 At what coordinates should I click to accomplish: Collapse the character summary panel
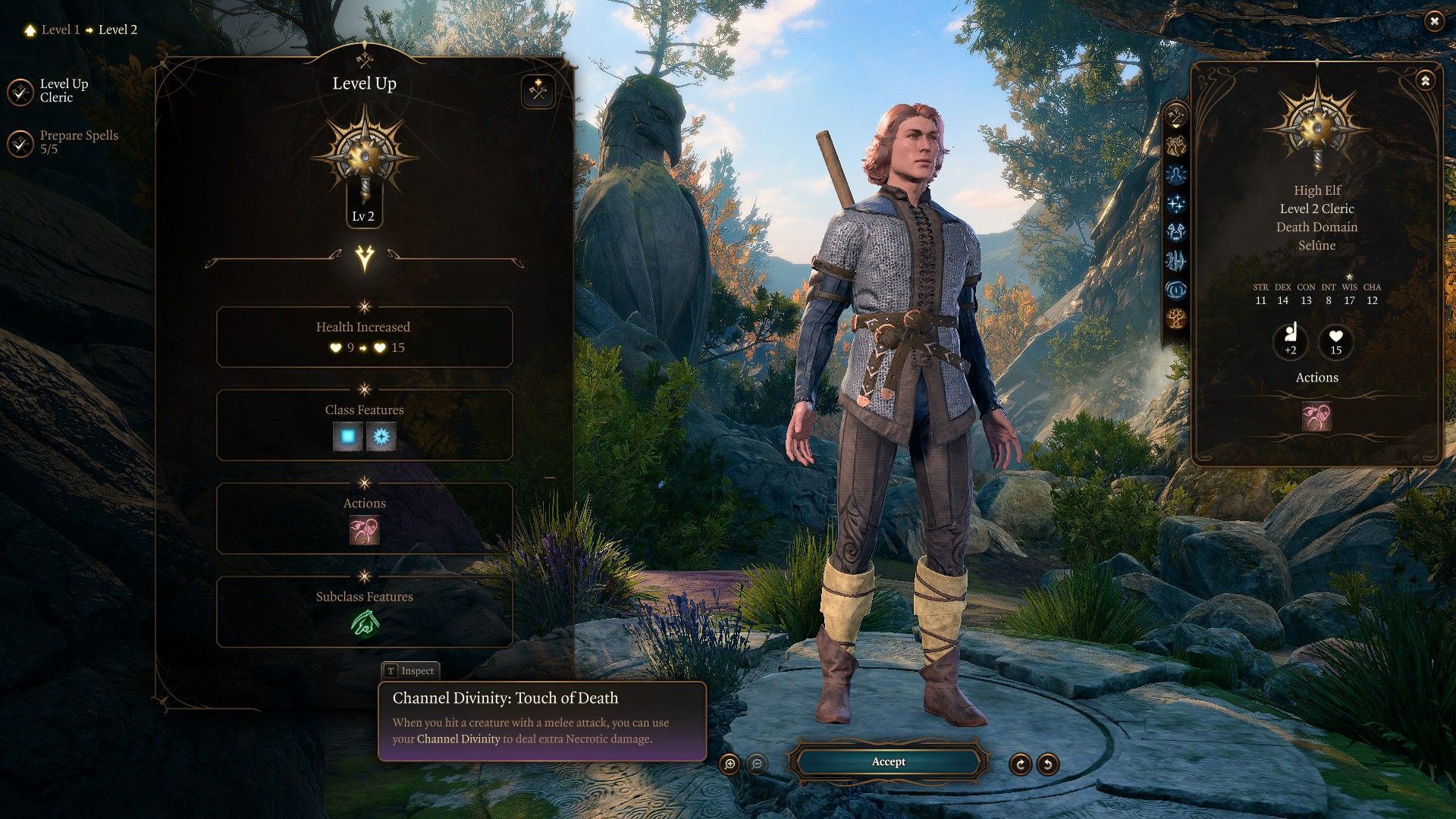tap(1425, 80)
